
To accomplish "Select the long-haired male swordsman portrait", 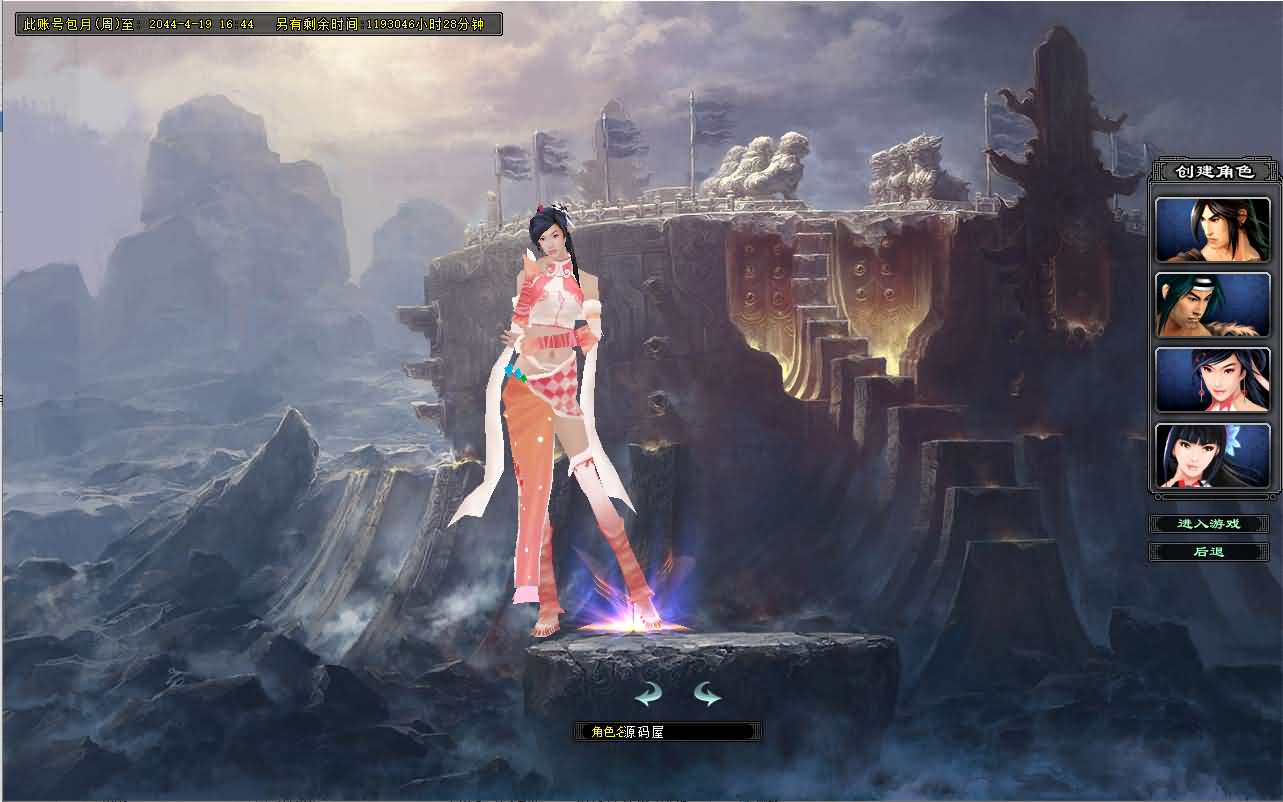I will 1212,229.
